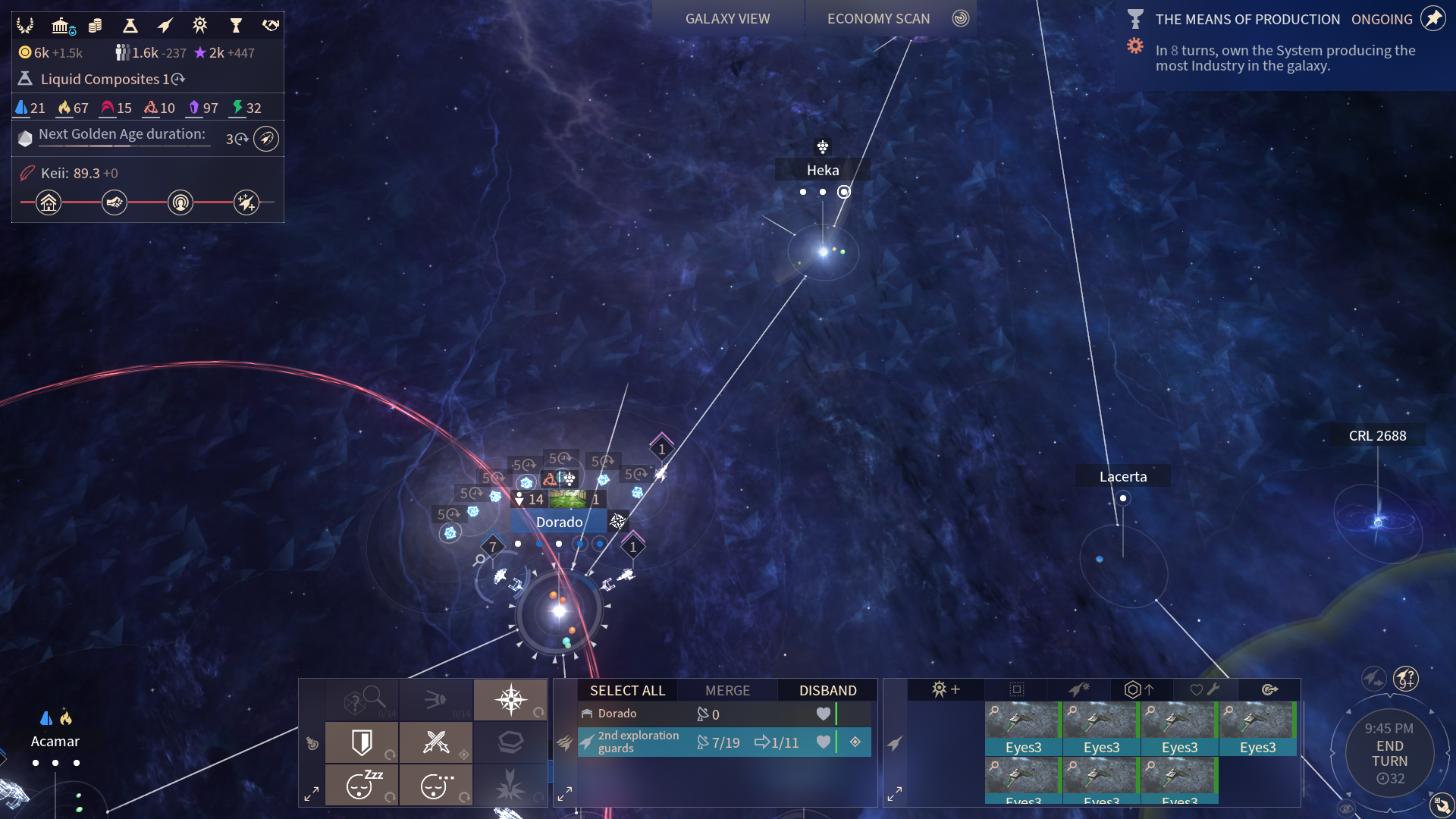Screen dimensions: 1456x819
Task: Activate the compass star explore action
Action: pyautogui.click(x=510, y=699)
